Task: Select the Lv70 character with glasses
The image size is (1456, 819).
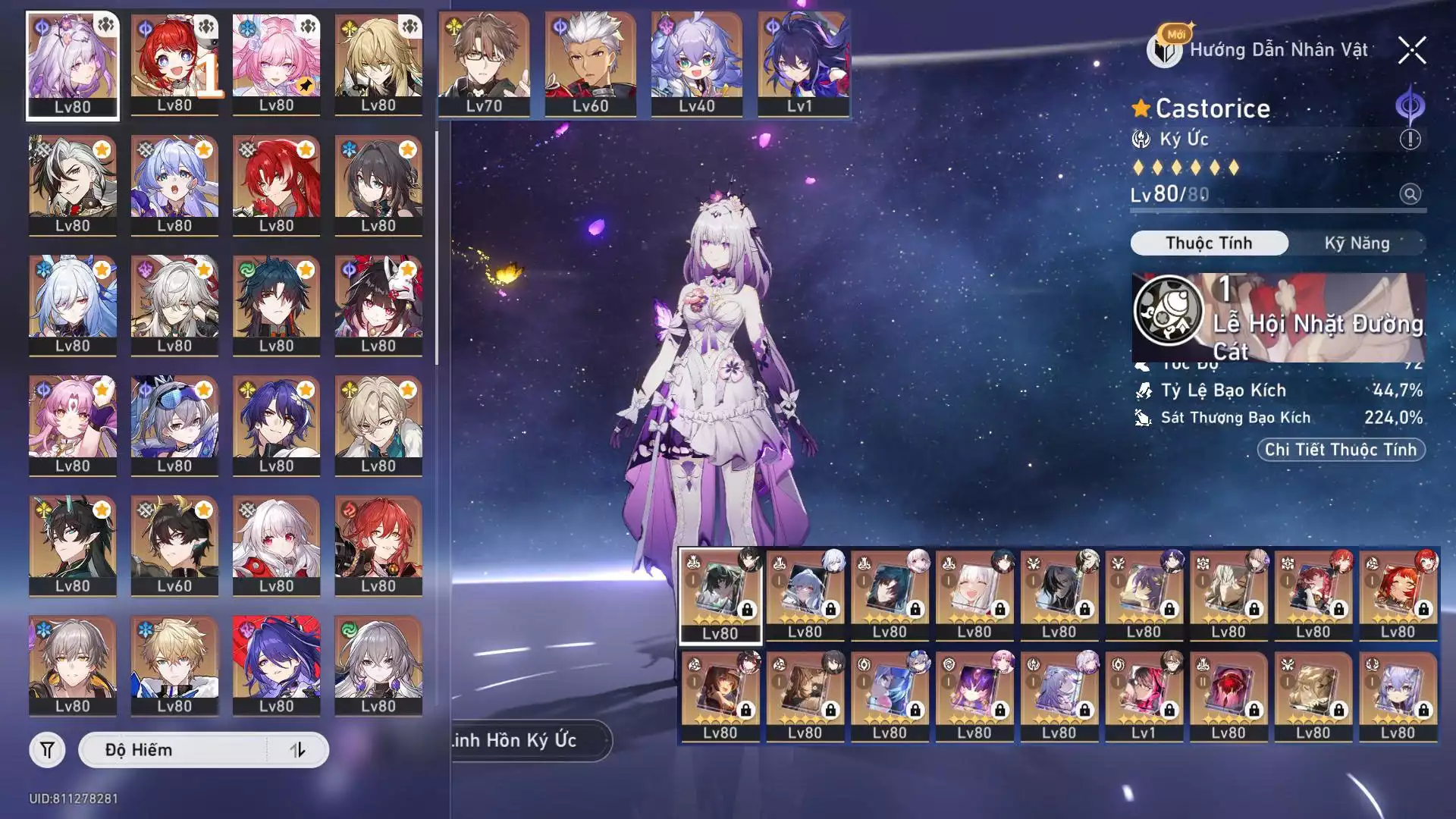Action: [484, 64]
